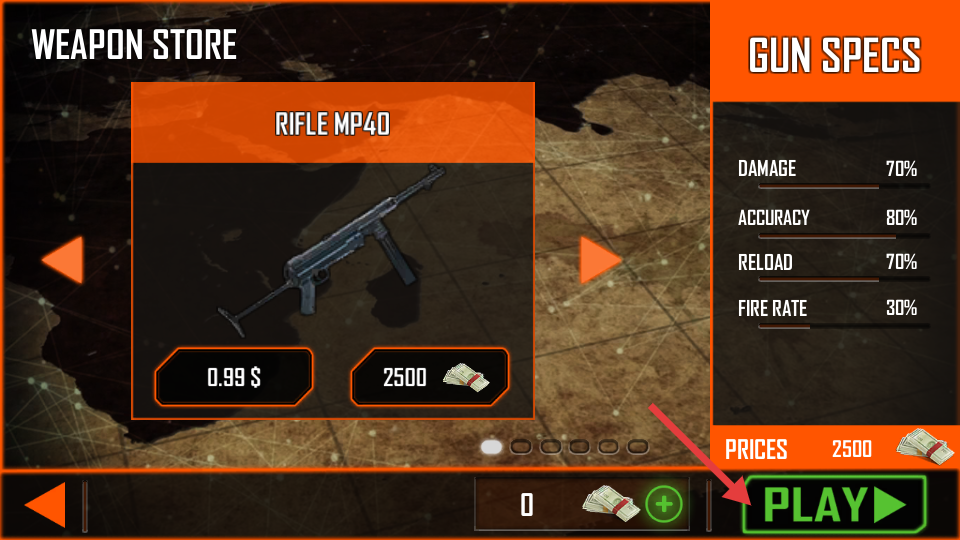The height and width of the screenshot is (540, 960).
Task: Buy the MP40 for 0.99 $
Action: pyautogui.click(x=234, y=377)
